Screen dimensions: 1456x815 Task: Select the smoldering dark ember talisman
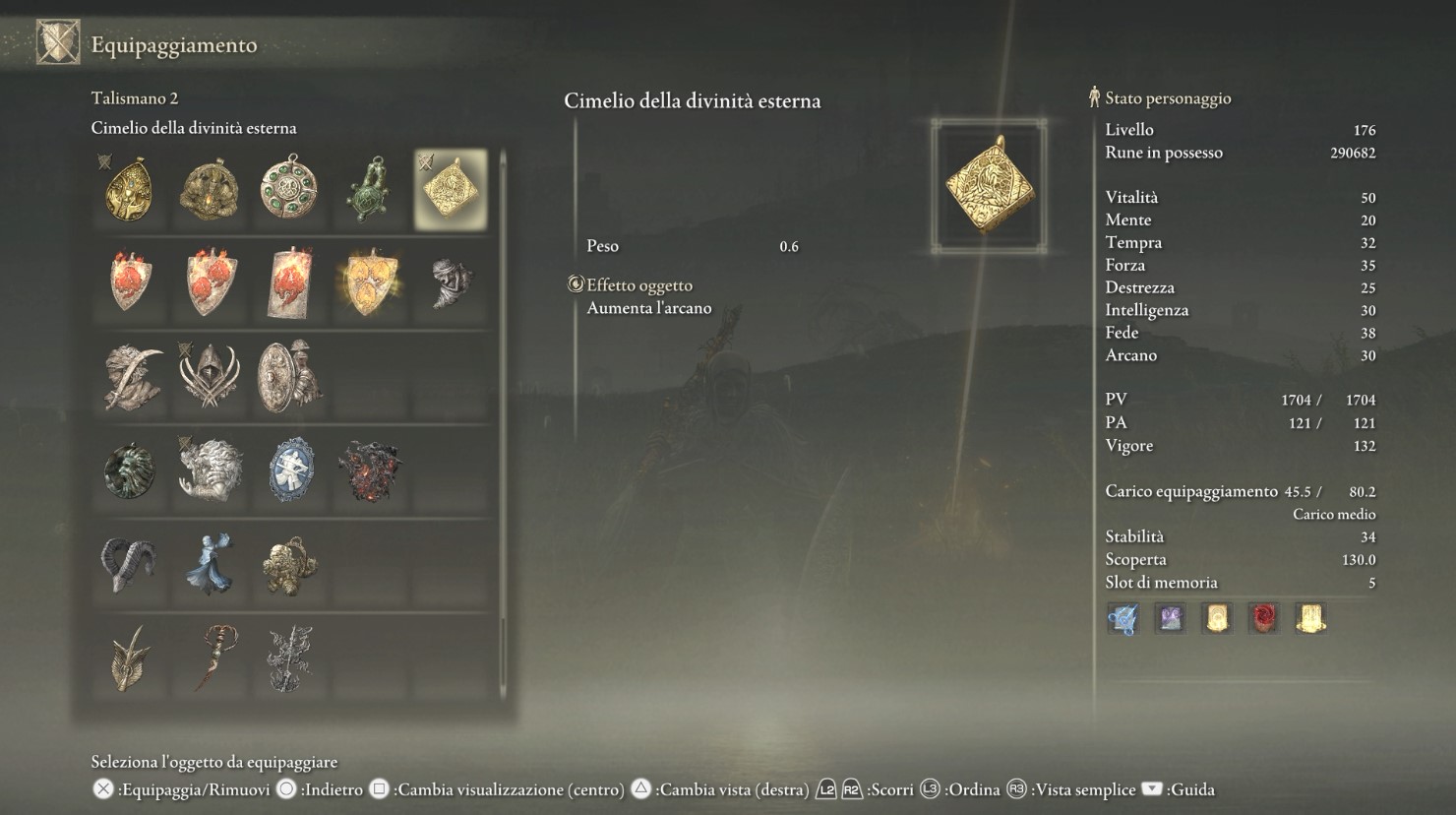[x=370, y=470]
